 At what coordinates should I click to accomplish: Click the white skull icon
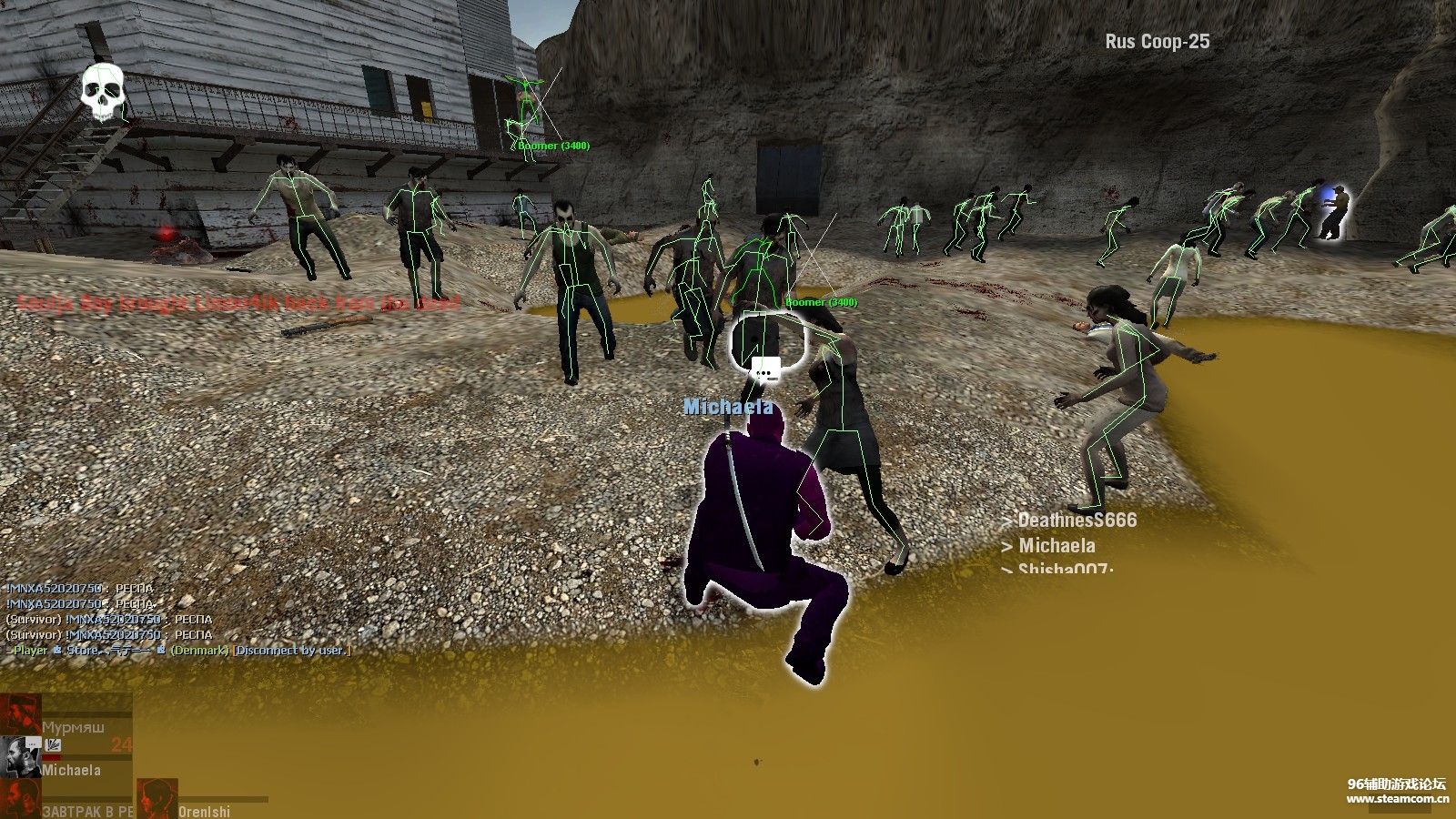(102, 93)
